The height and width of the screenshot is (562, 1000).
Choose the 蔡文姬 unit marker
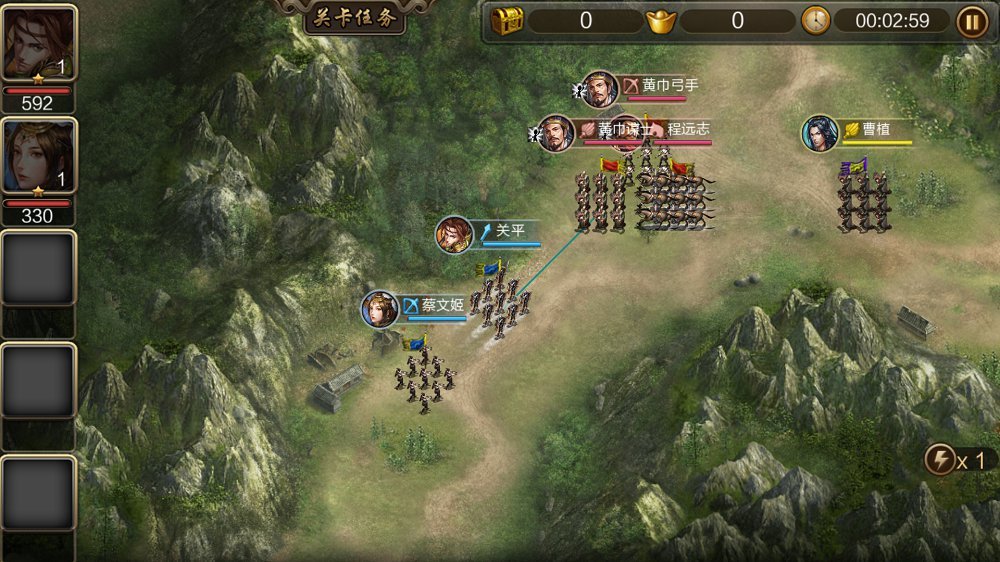(x=381, y=309)
